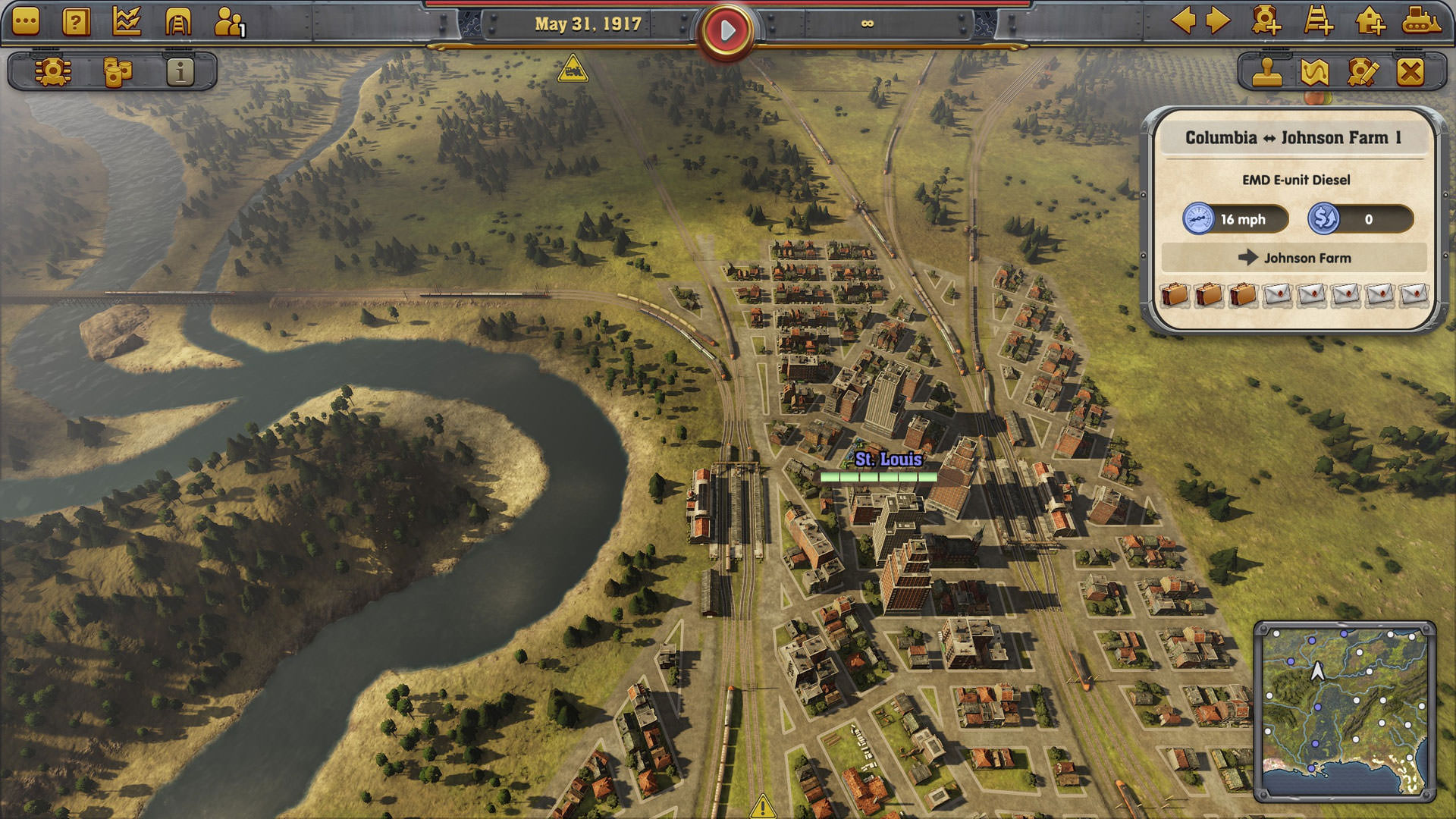Construct a new building
Viewport: 1456px width, 819px height.
[x=1370, y=20]
